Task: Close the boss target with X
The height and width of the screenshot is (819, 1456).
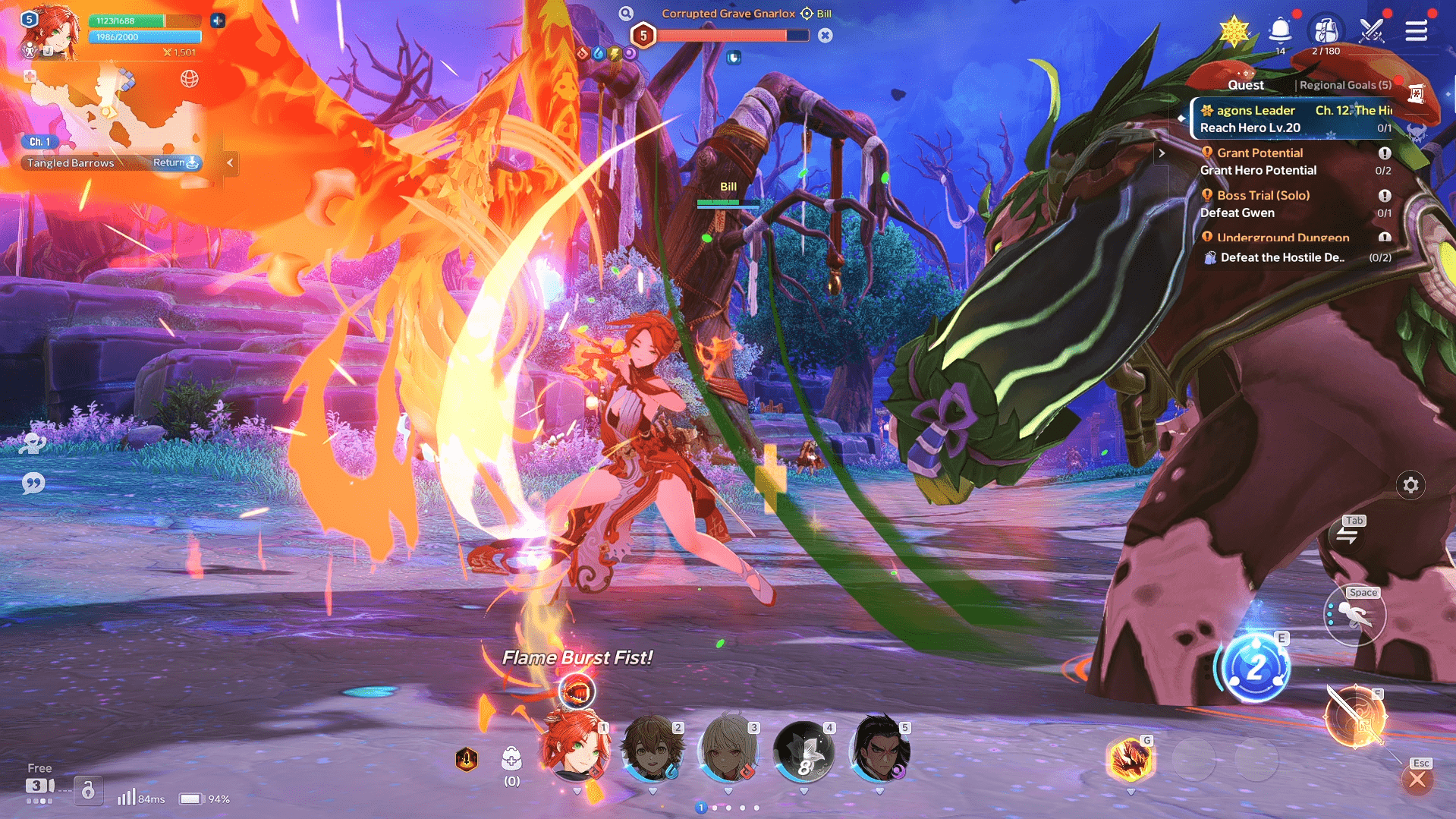Action: coord(825,35)
